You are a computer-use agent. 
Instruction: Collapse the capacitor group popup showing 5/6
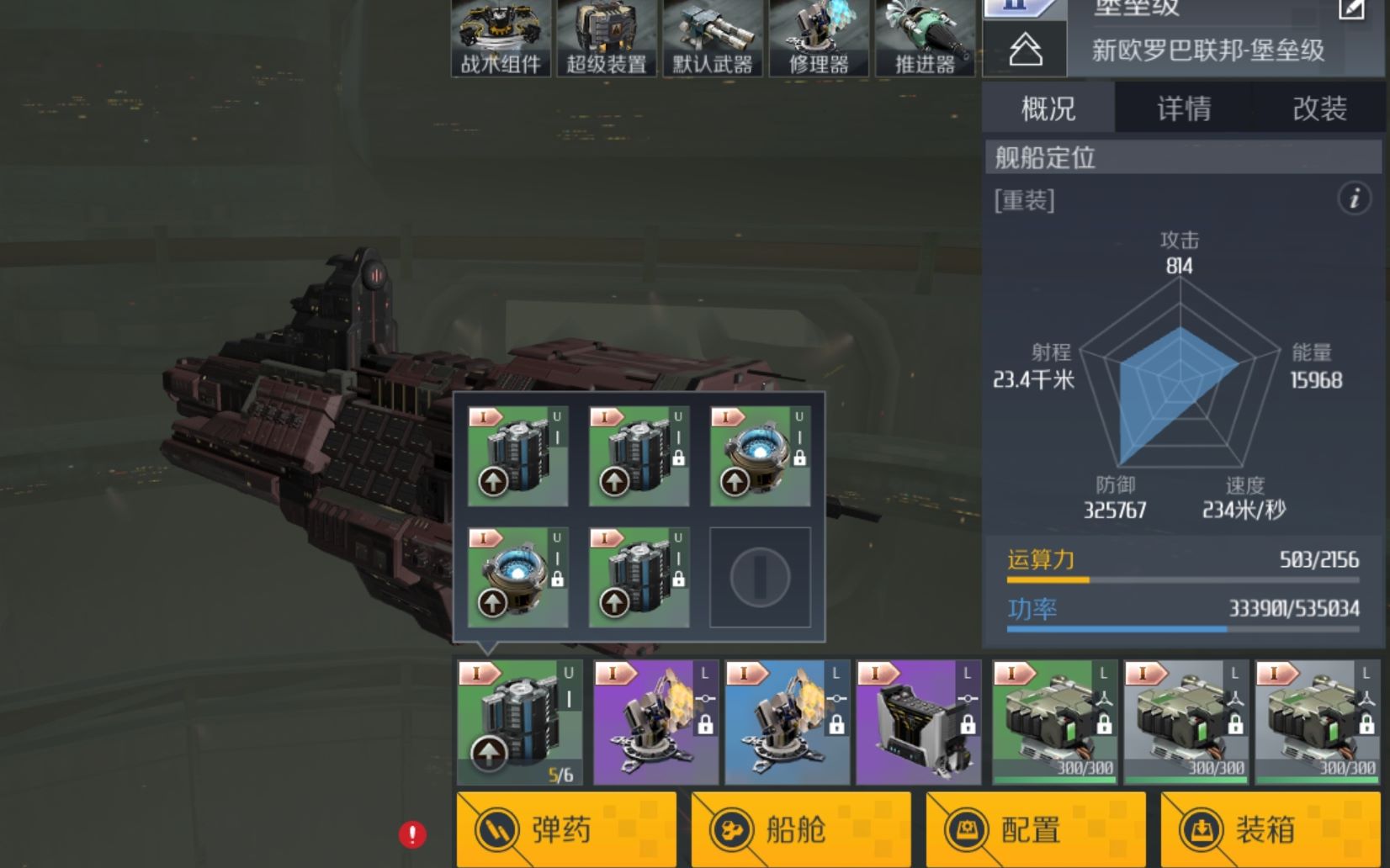pos(517,723)
